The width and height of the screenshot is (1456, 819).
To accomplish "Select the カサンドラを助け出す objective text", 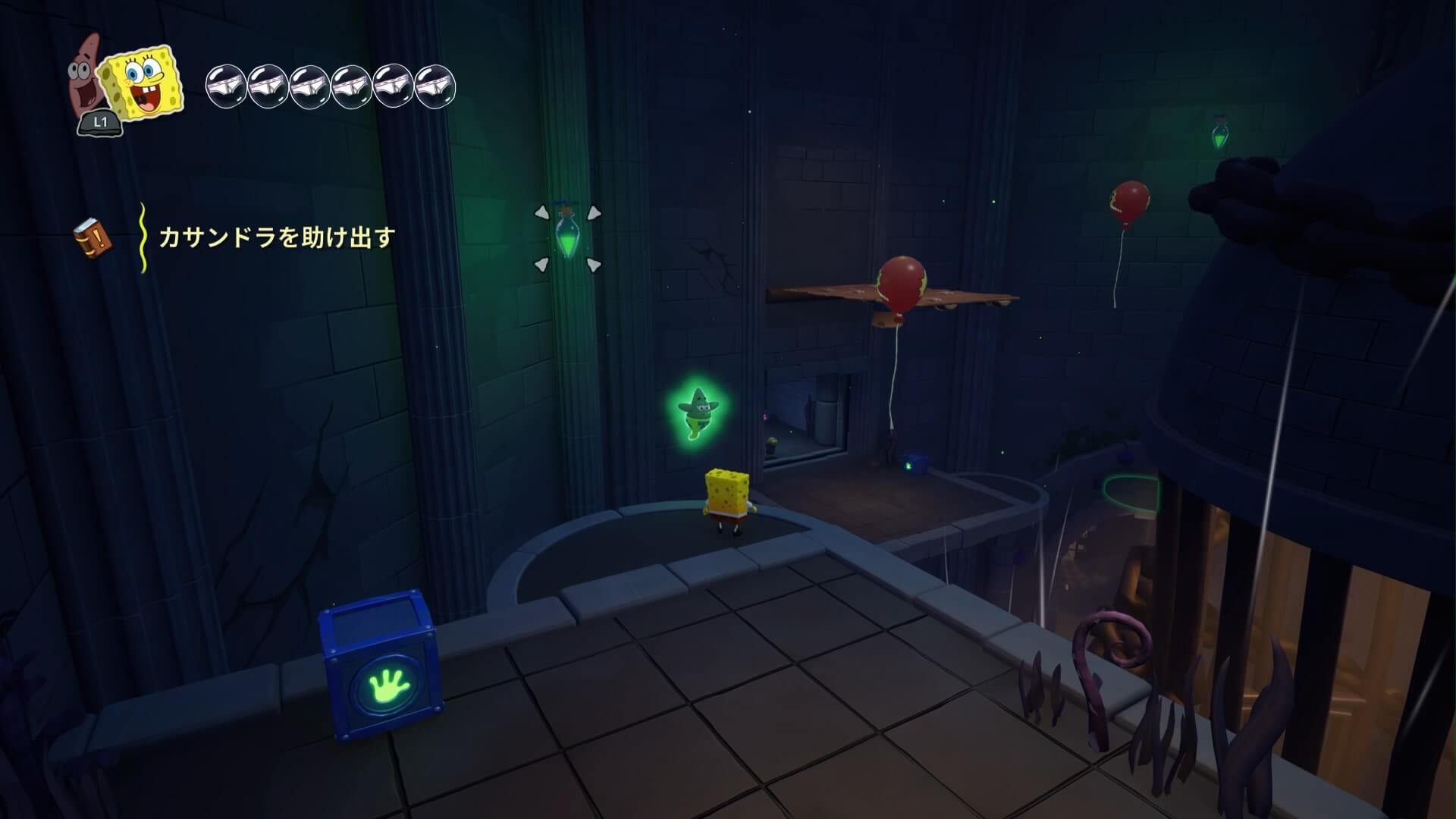I will (277, 238).
